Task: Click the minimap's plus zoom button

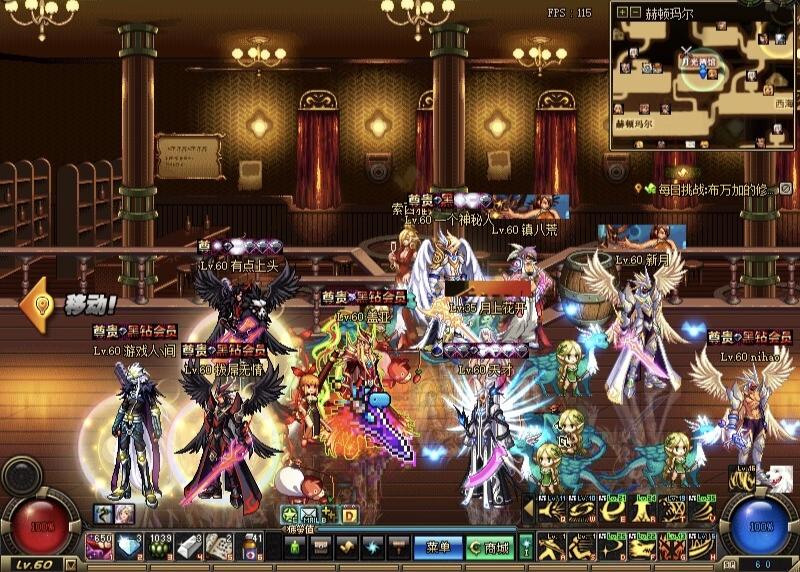Action: click(x=623, y=13)
